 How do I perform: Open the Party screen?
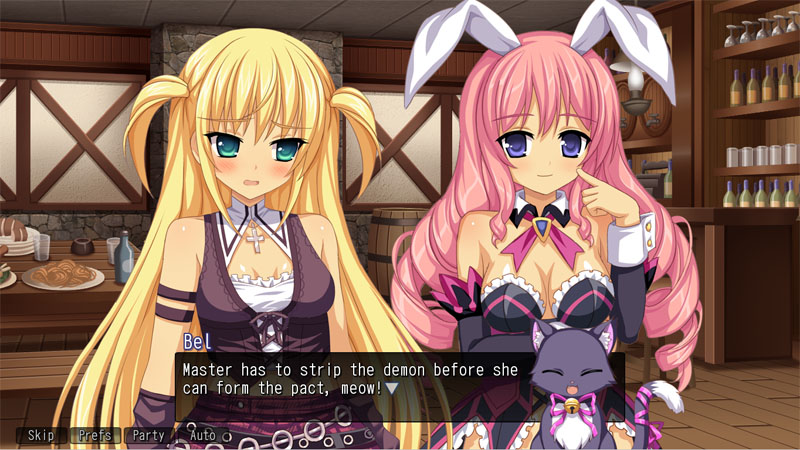click(x=149, y=436)
